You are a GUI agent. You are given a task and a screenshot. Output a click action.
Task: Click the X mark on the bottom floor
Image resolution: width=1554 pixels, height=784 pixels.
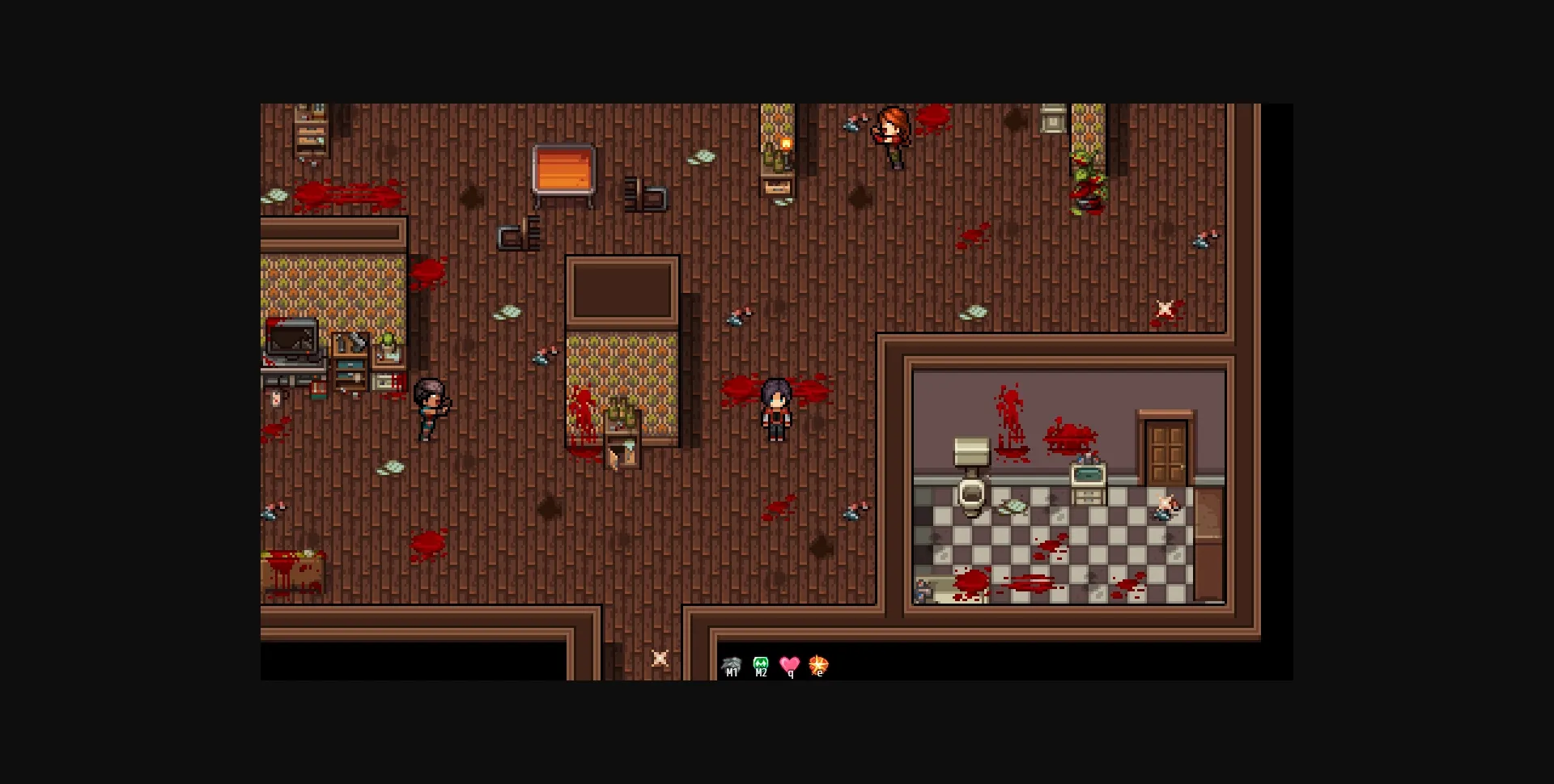(660, 659)
